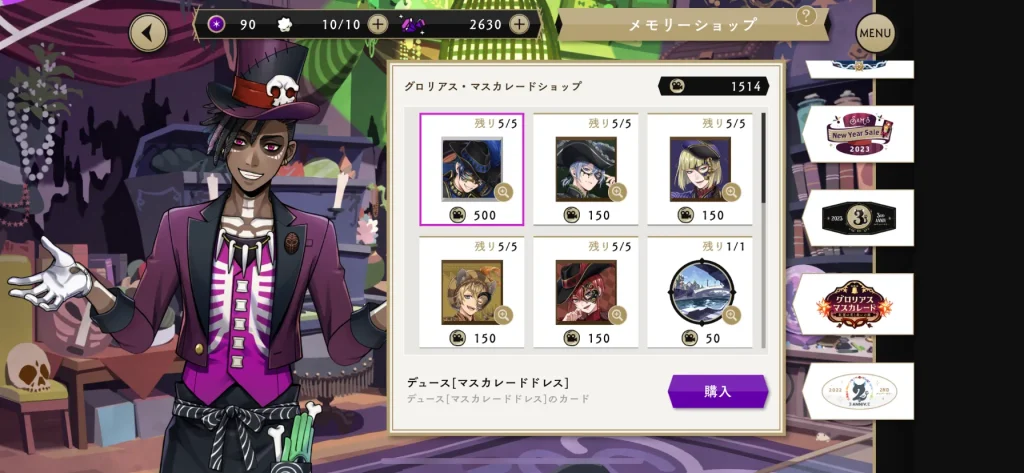Screen dimensions: 1024x473
Task: Add more purple gems with plus button
Action: click(x=518, y=24)
